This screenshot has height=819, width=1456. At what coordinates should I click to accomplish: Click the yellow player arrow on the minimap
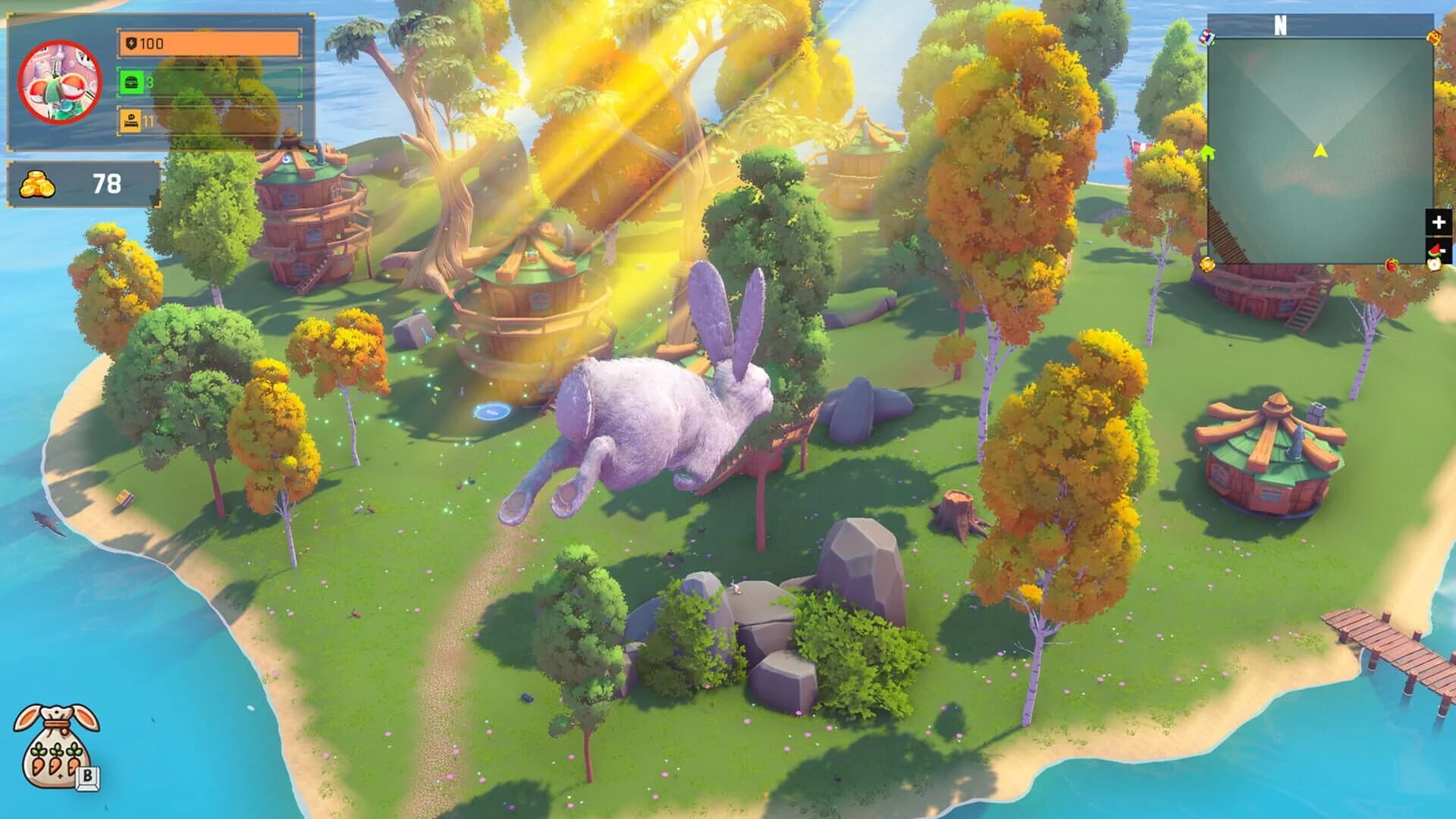1321,149
